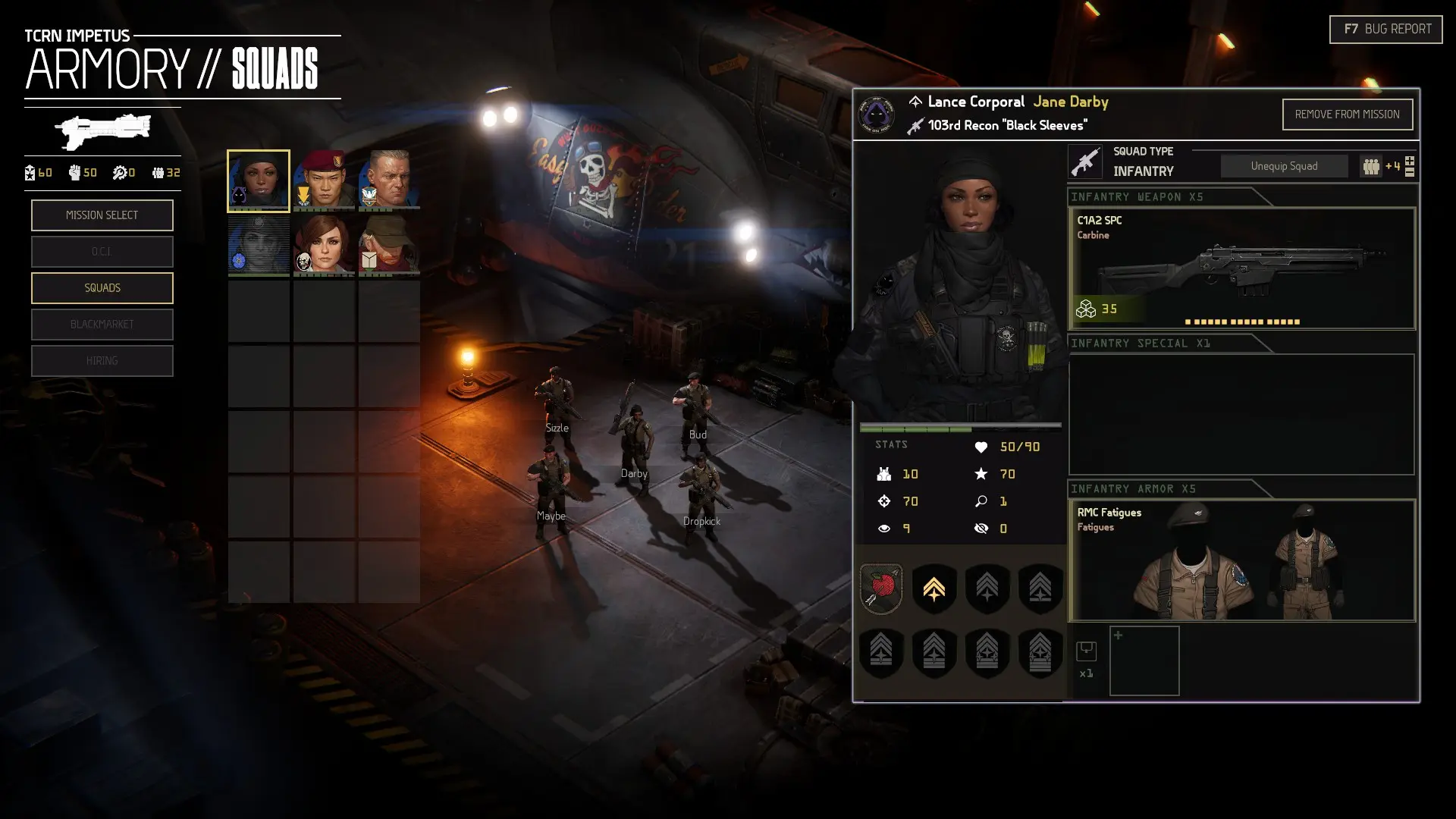Increase squad size with plus button
Image resolution: width=1456 pixels, height=819 pixels.
[x=1410, y=161]
